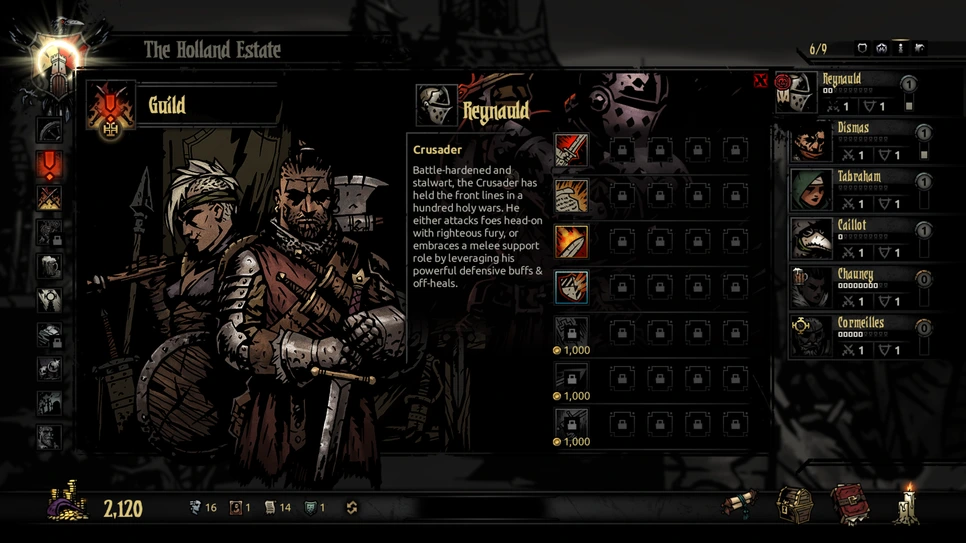Select the Crusader's Smite sword skill icon
This screenshot has height=543, width=966.
(x=571, y=150)
